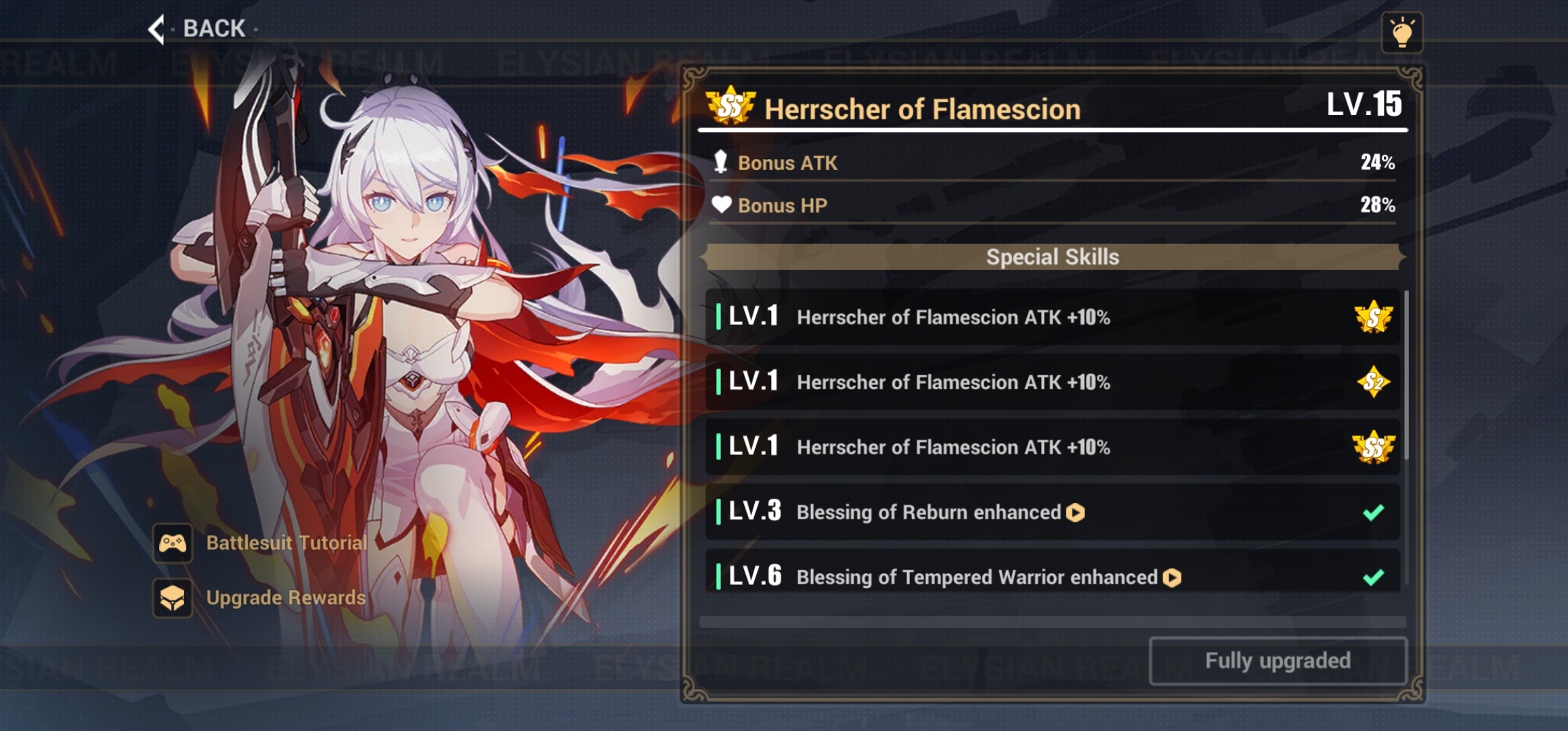Image resolution: width=1568 pixels, height=731 pixels.
Task: Click the checkmark on Tempered Warrior row
Action: [1372, 577]
